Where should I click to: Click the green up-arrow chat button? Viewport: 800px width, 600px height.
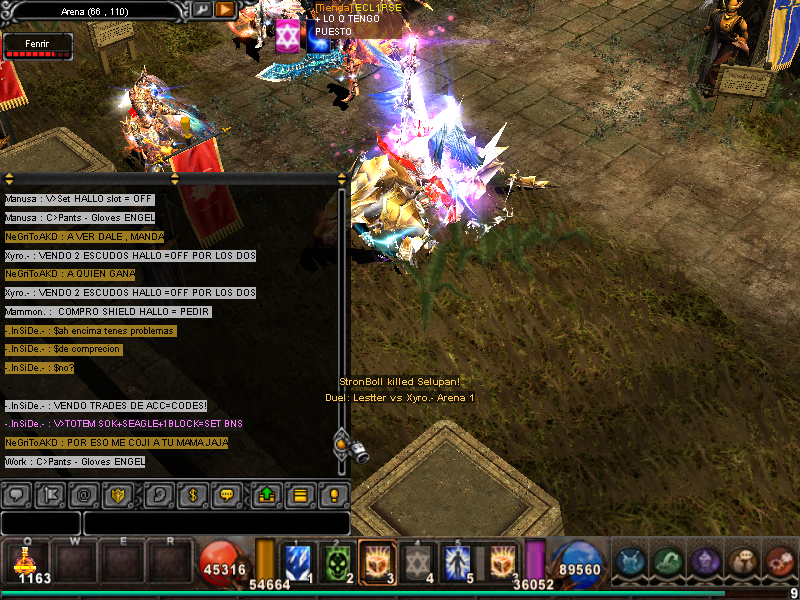pos(266,494)
